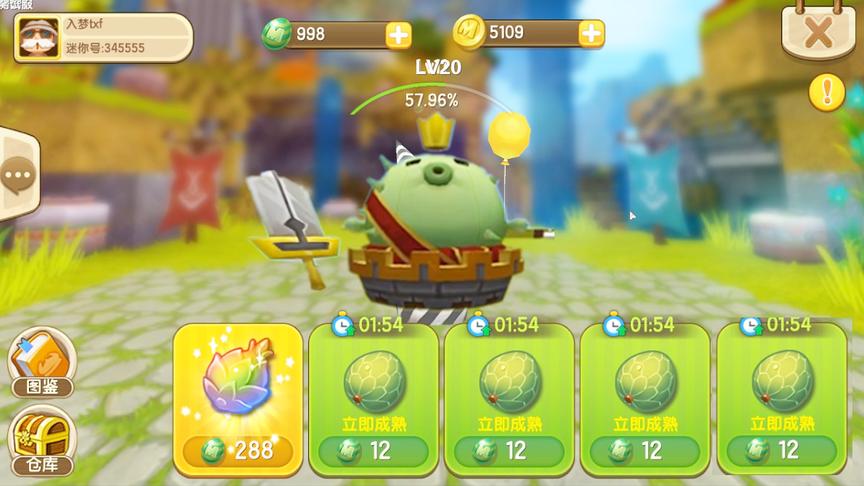
Task: Close the screen with the X button
Action: pyautogui.click(x=817, y=32)
